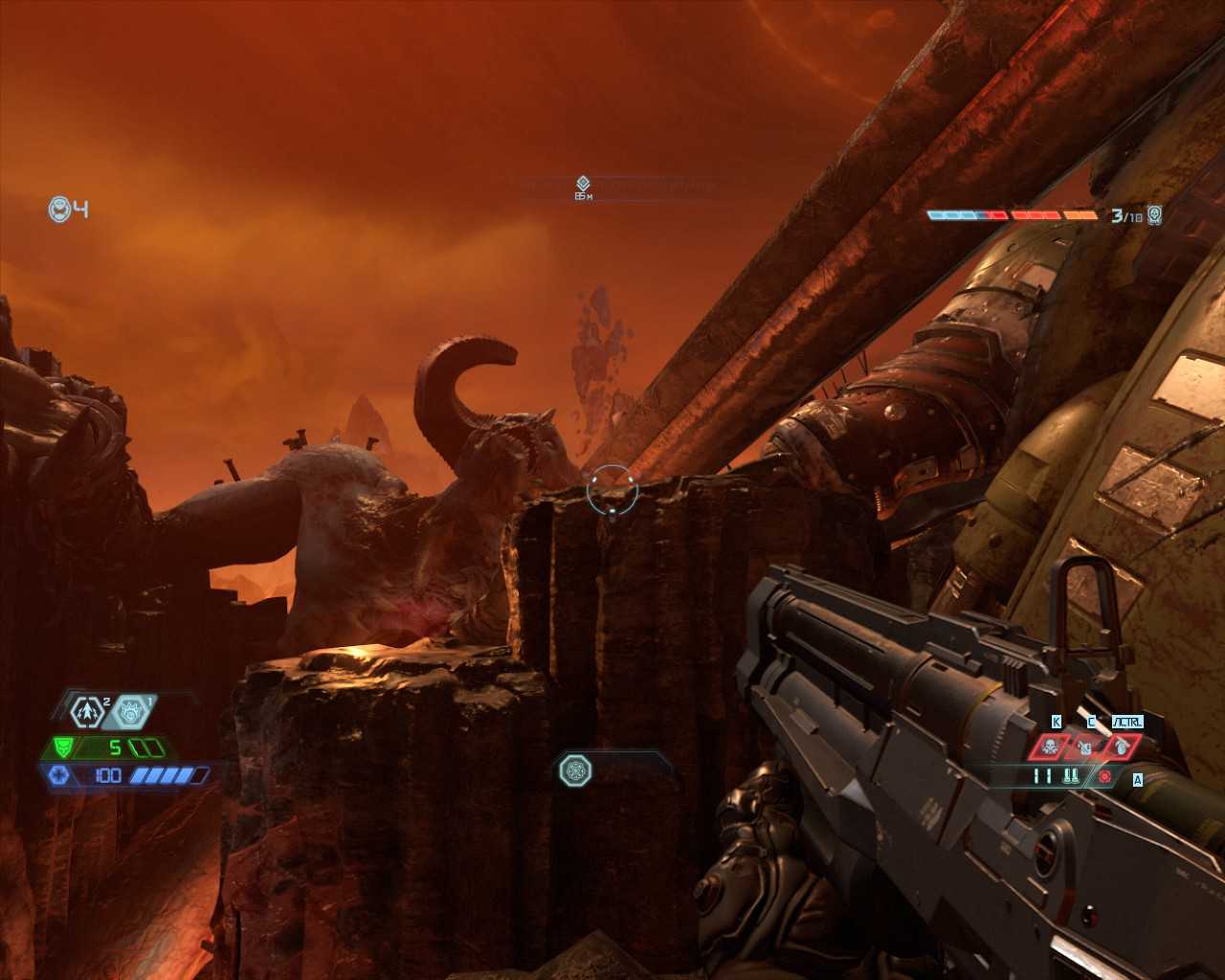This screenshot has width=1225, height=980.
Task: Activate the dash arrows ability icon
Action: [x=88, y=710]
